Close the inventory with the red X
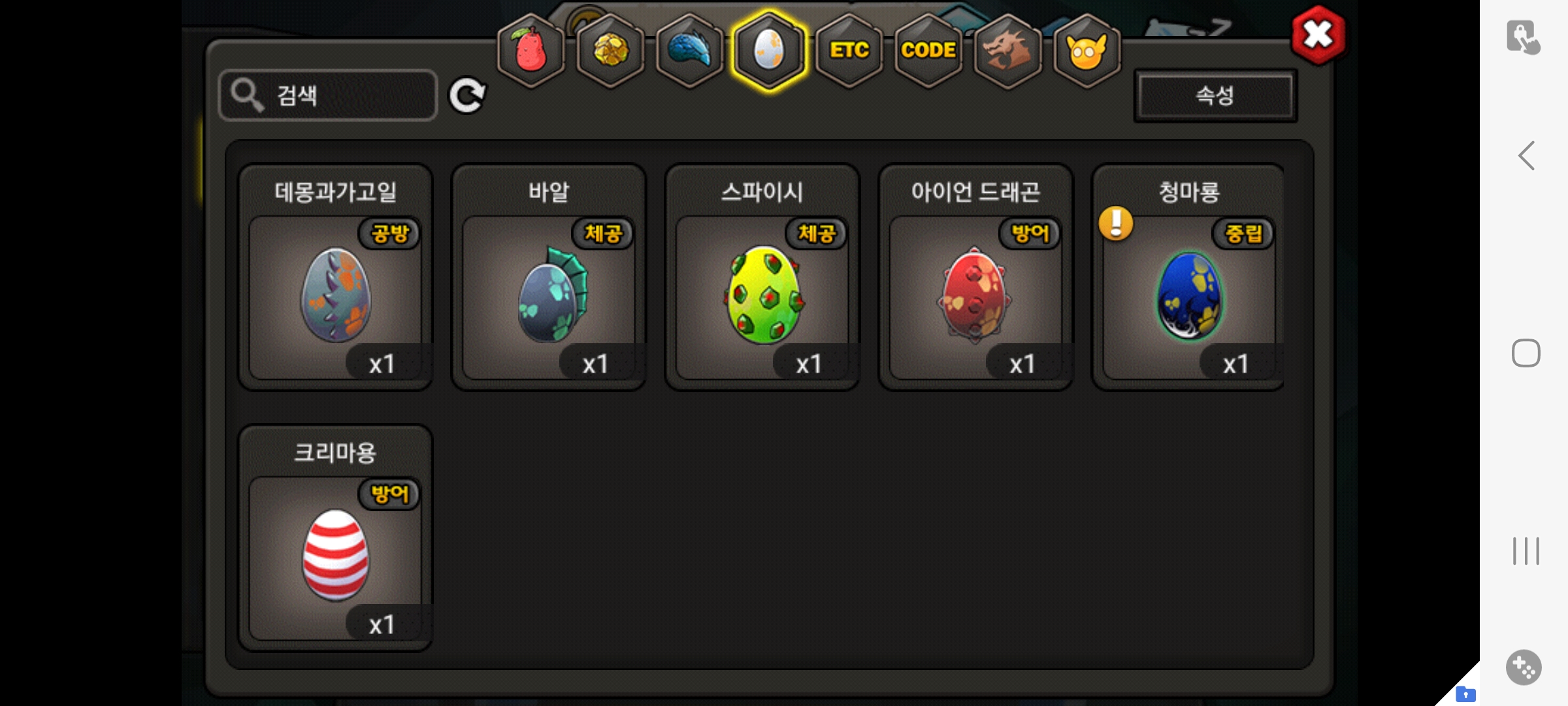The height and width of the screenshot is (706, 1568). [x=1318, y=35]
